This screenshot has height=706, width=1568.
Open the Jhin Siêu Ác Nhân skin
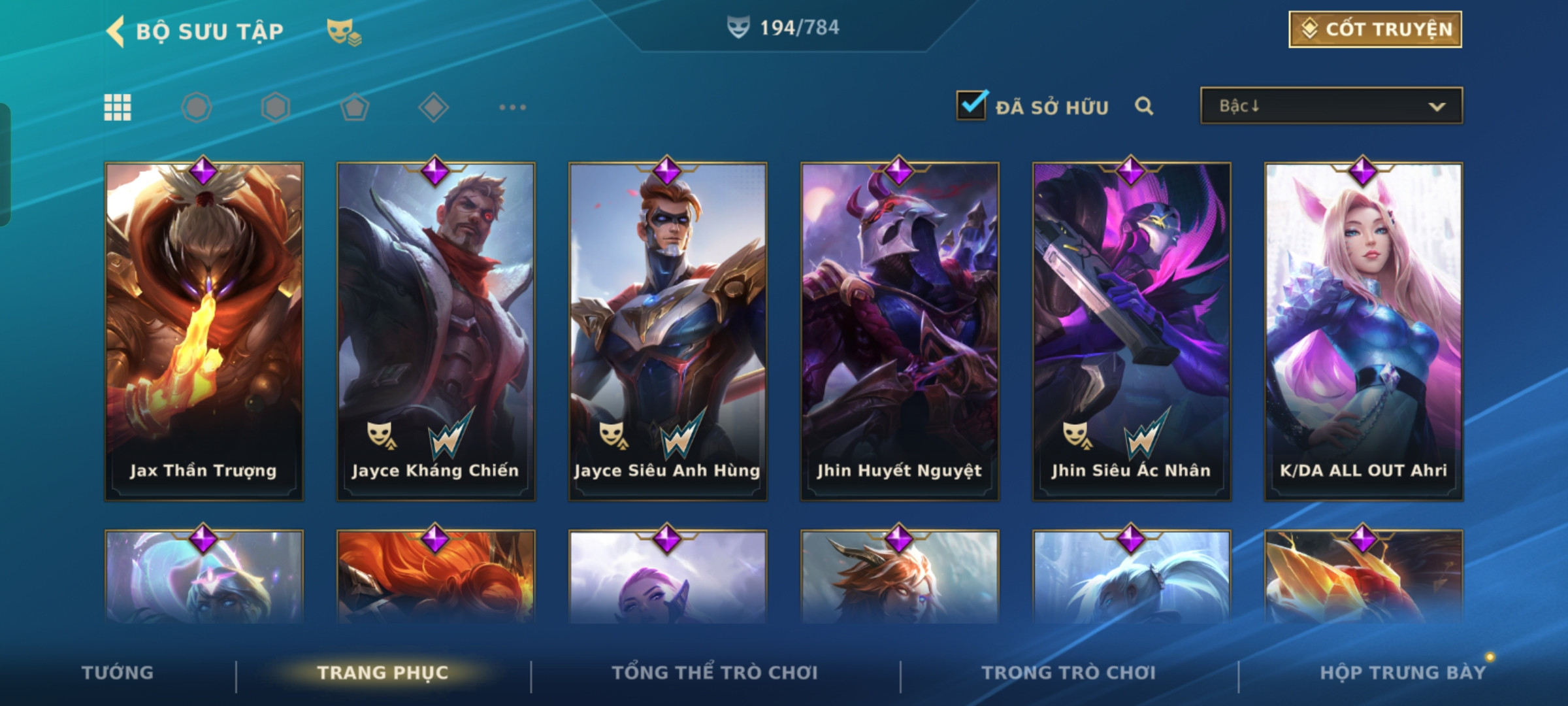(1132, 331)
